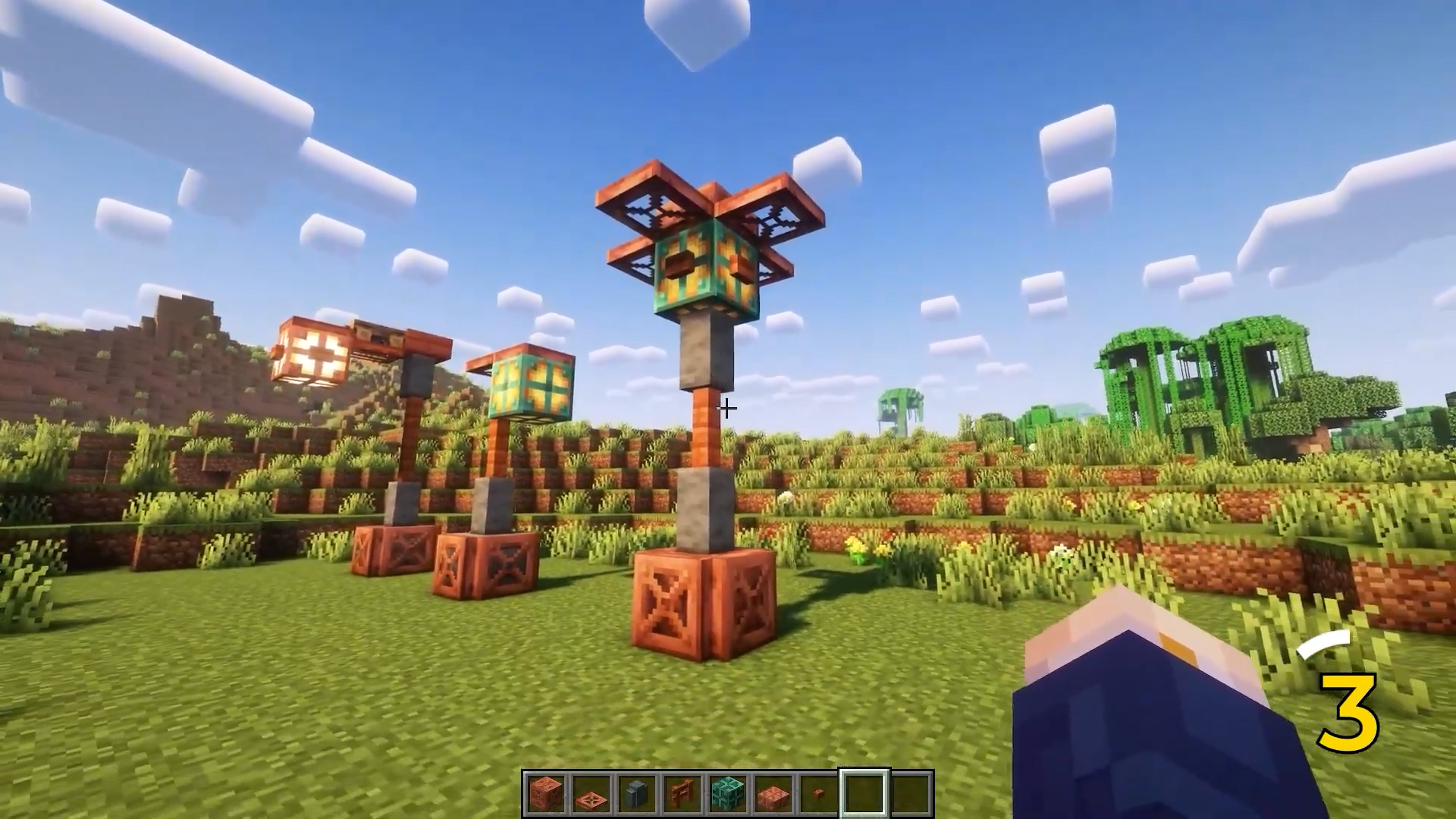Click the crosshair at screen center
The height and width of the screenshot is (819, 1456).
[726, 408]
